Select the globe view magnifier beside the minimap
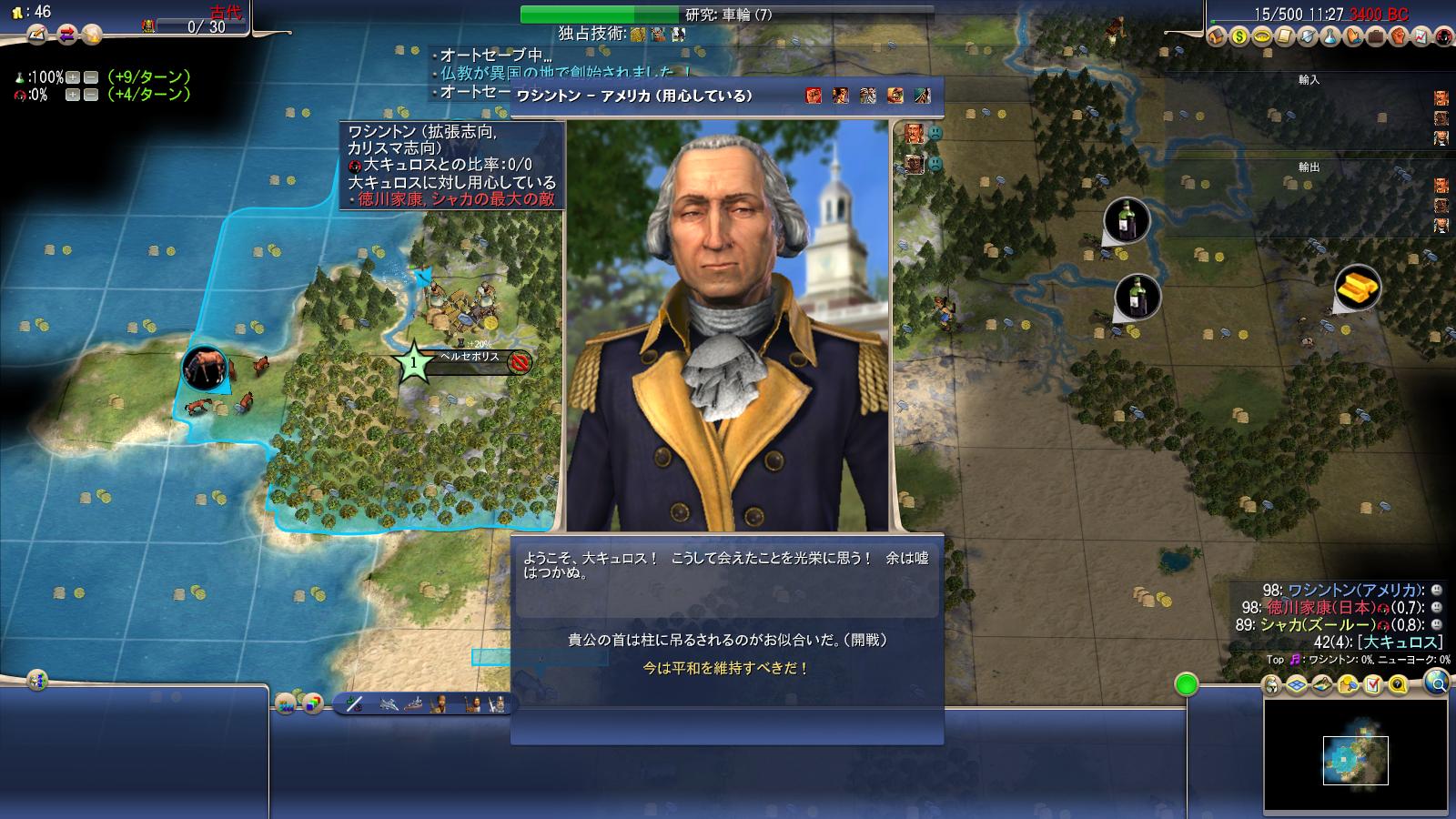 (x=1437, y=685)
